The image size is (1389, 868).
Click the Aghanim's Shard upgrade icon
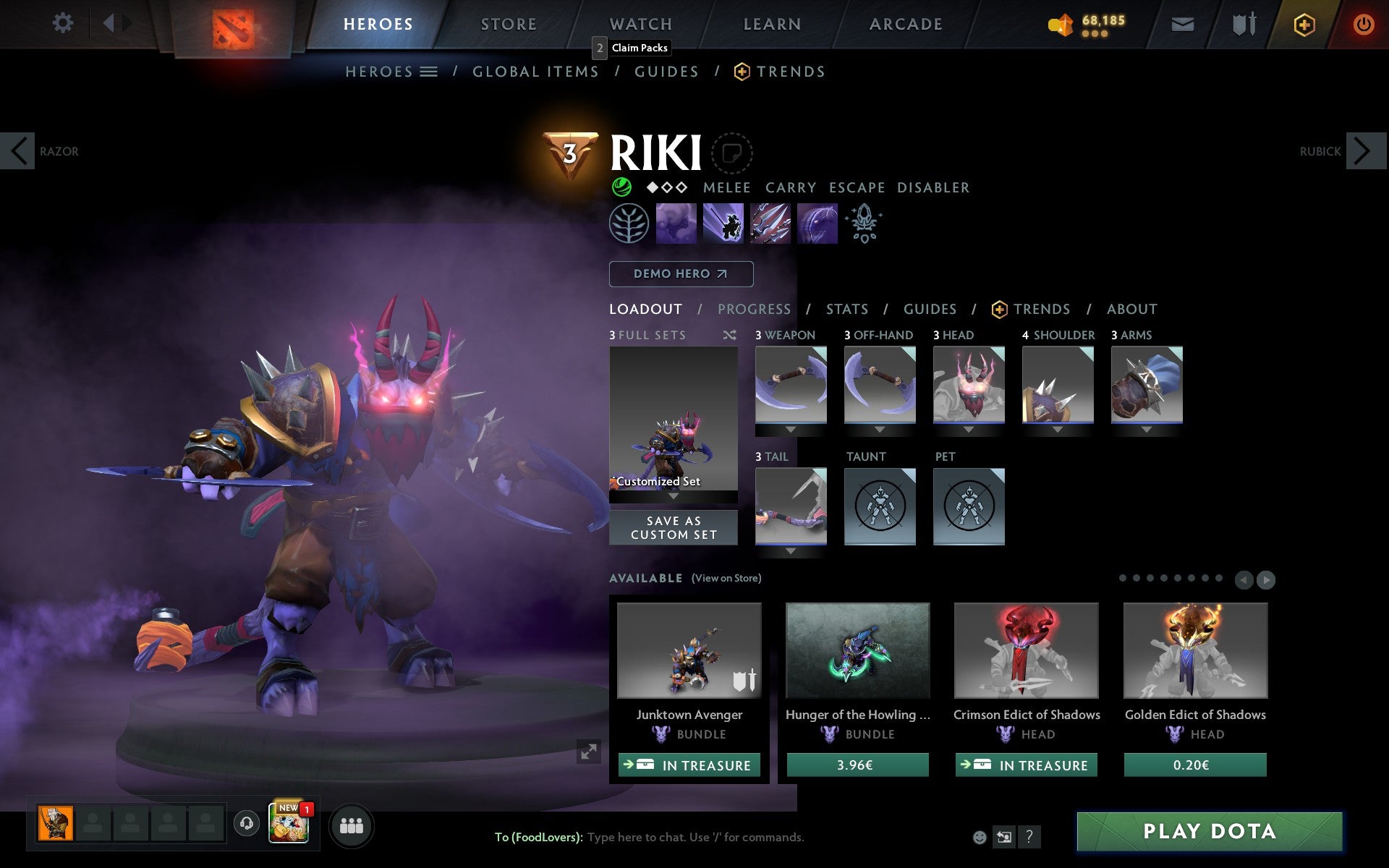(865, 224)
